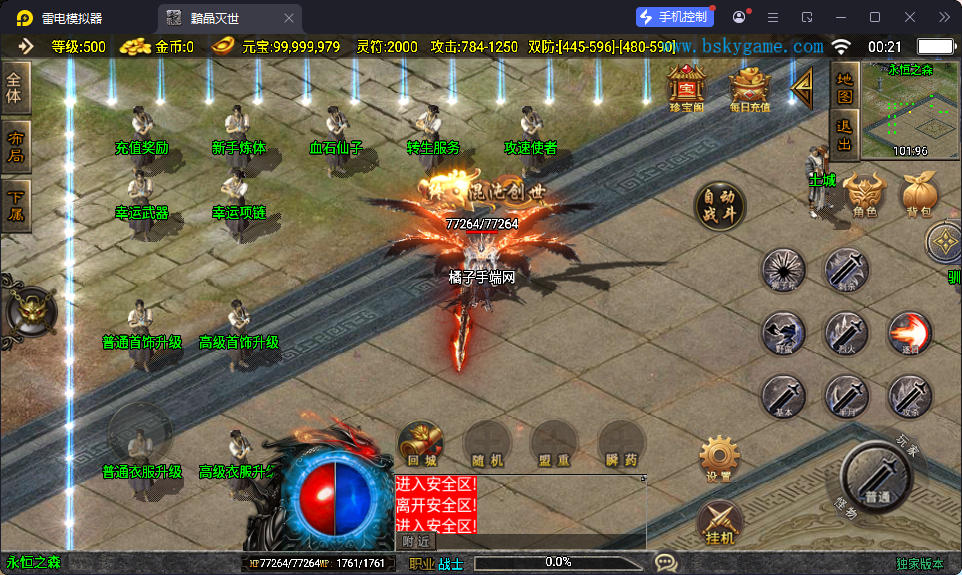Open the 地图 map tab
962x575 pixels.
[844, 87]
